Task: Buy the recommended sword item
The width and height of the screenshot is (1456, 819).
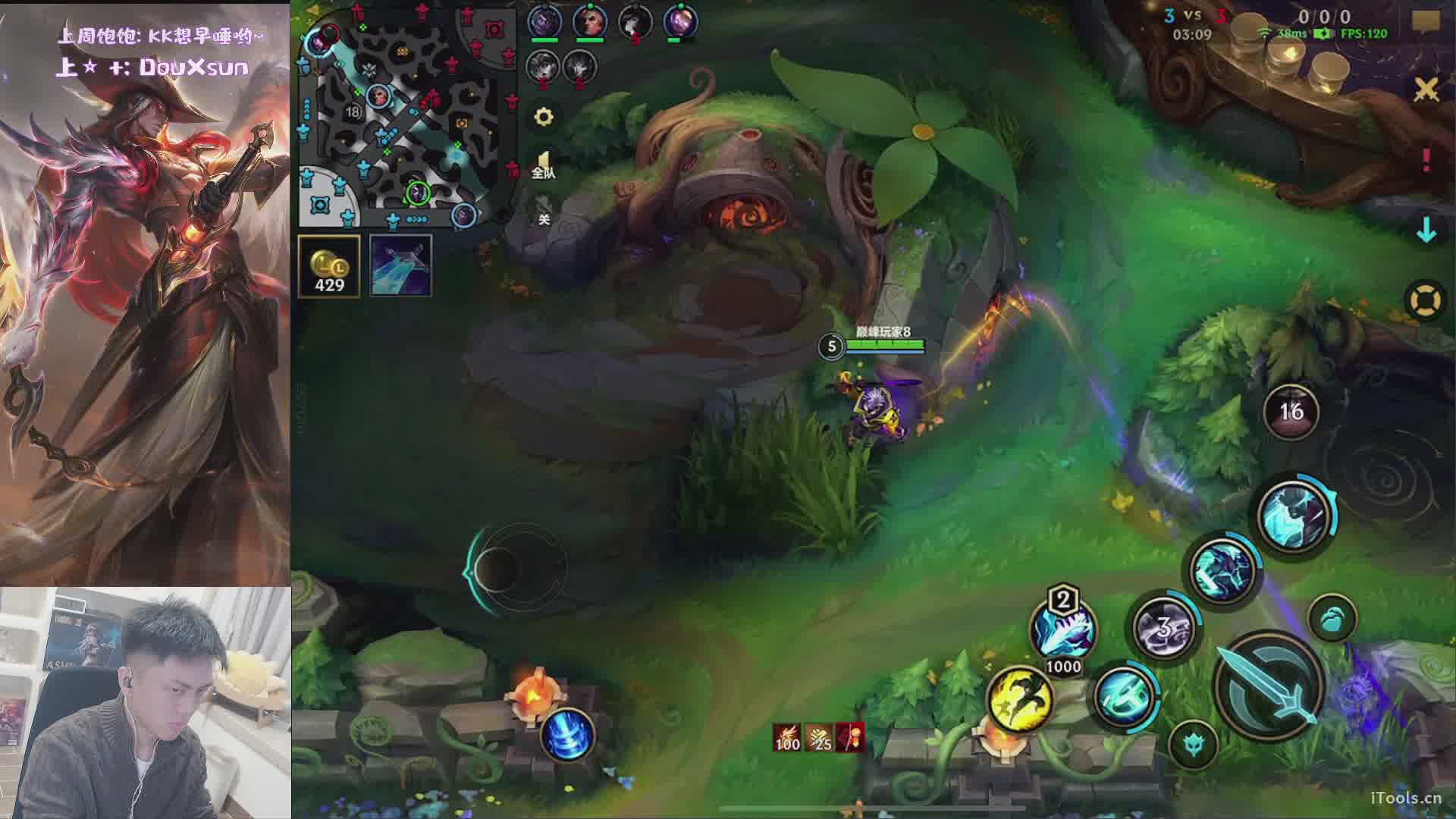Action: point(400,265)
